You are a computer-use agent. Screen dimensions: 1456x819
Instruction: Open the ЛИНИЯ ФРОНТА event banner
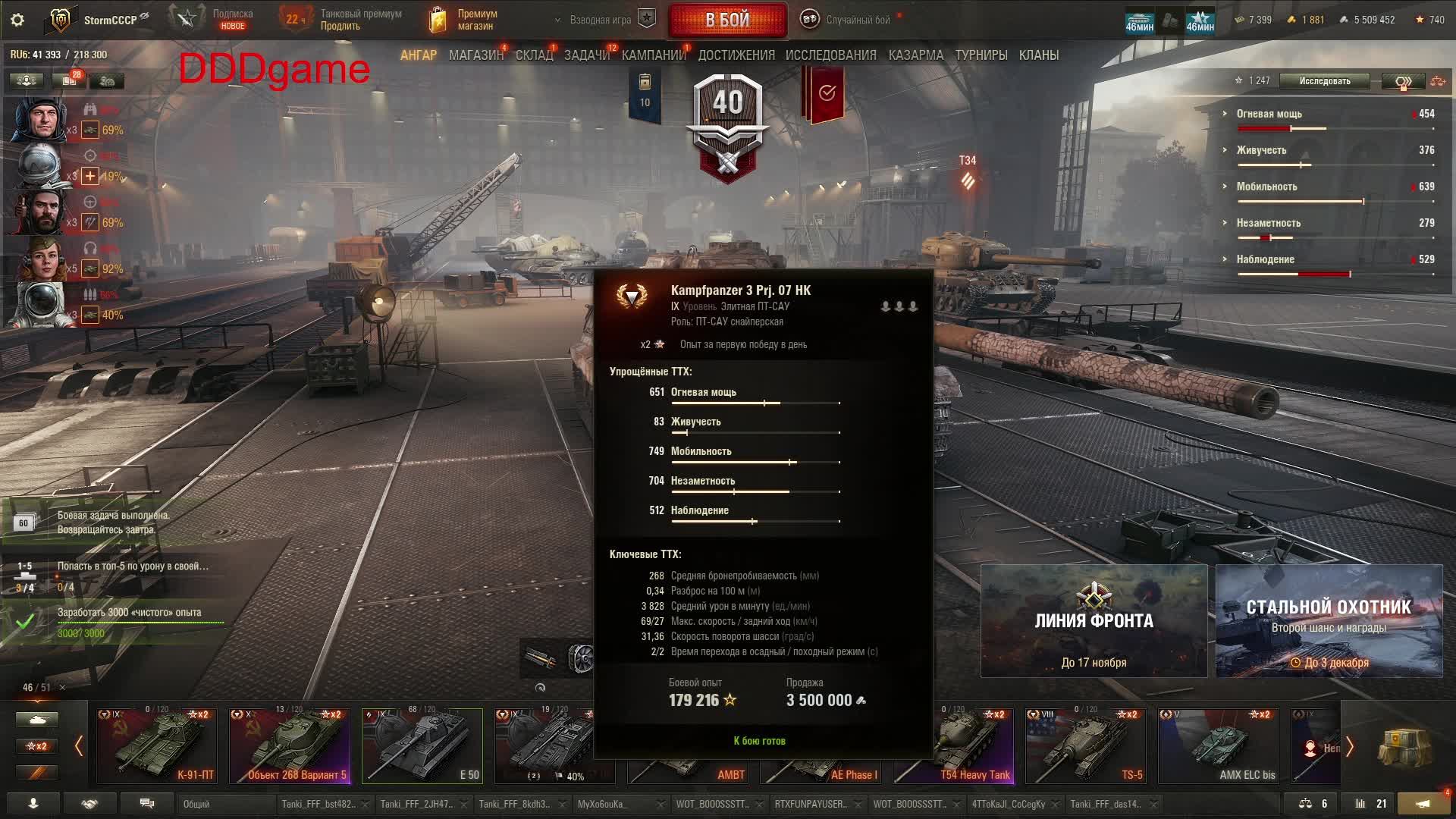[x=1094, y=621]
